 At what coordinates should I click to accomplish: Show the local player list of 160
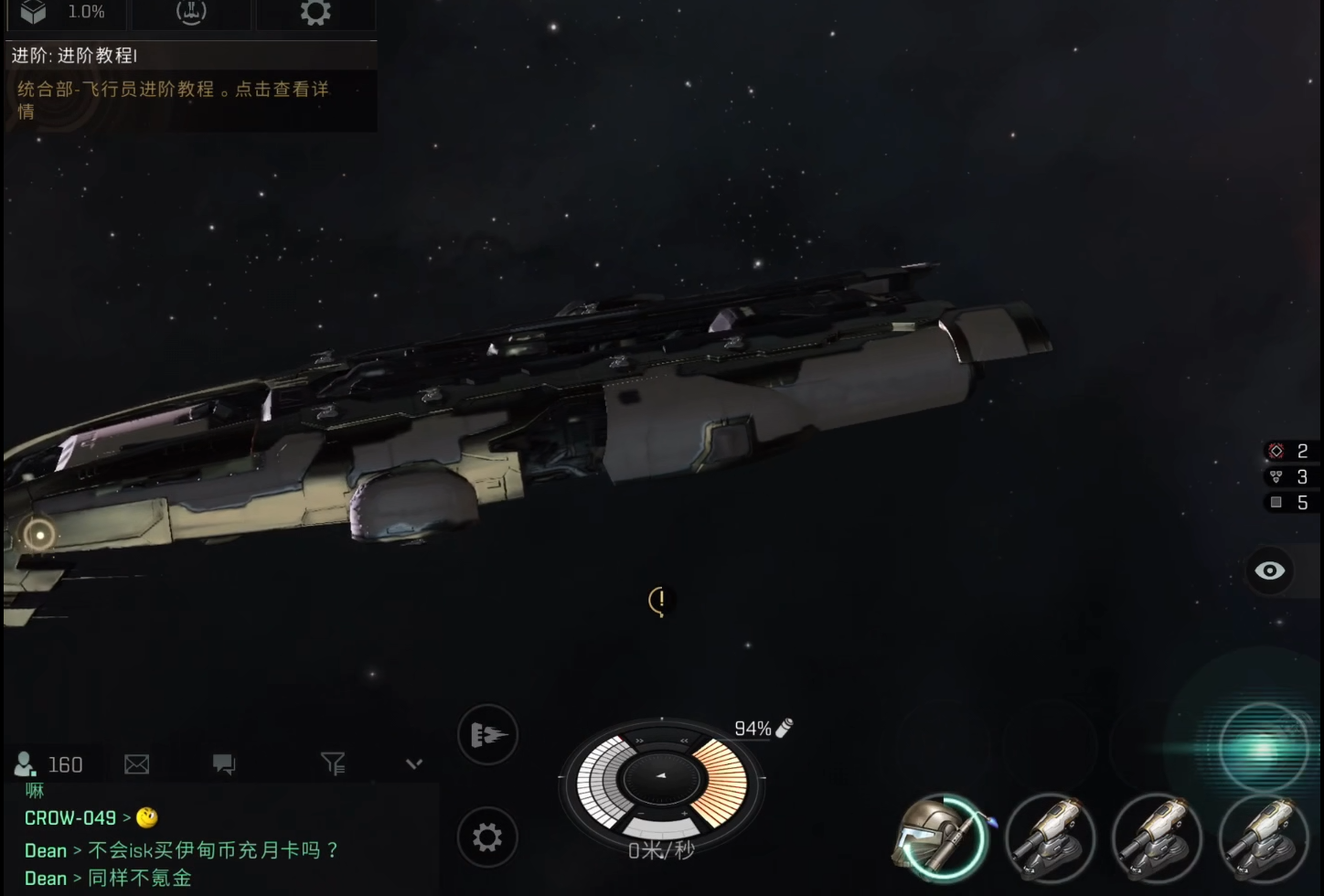point(49,764)
